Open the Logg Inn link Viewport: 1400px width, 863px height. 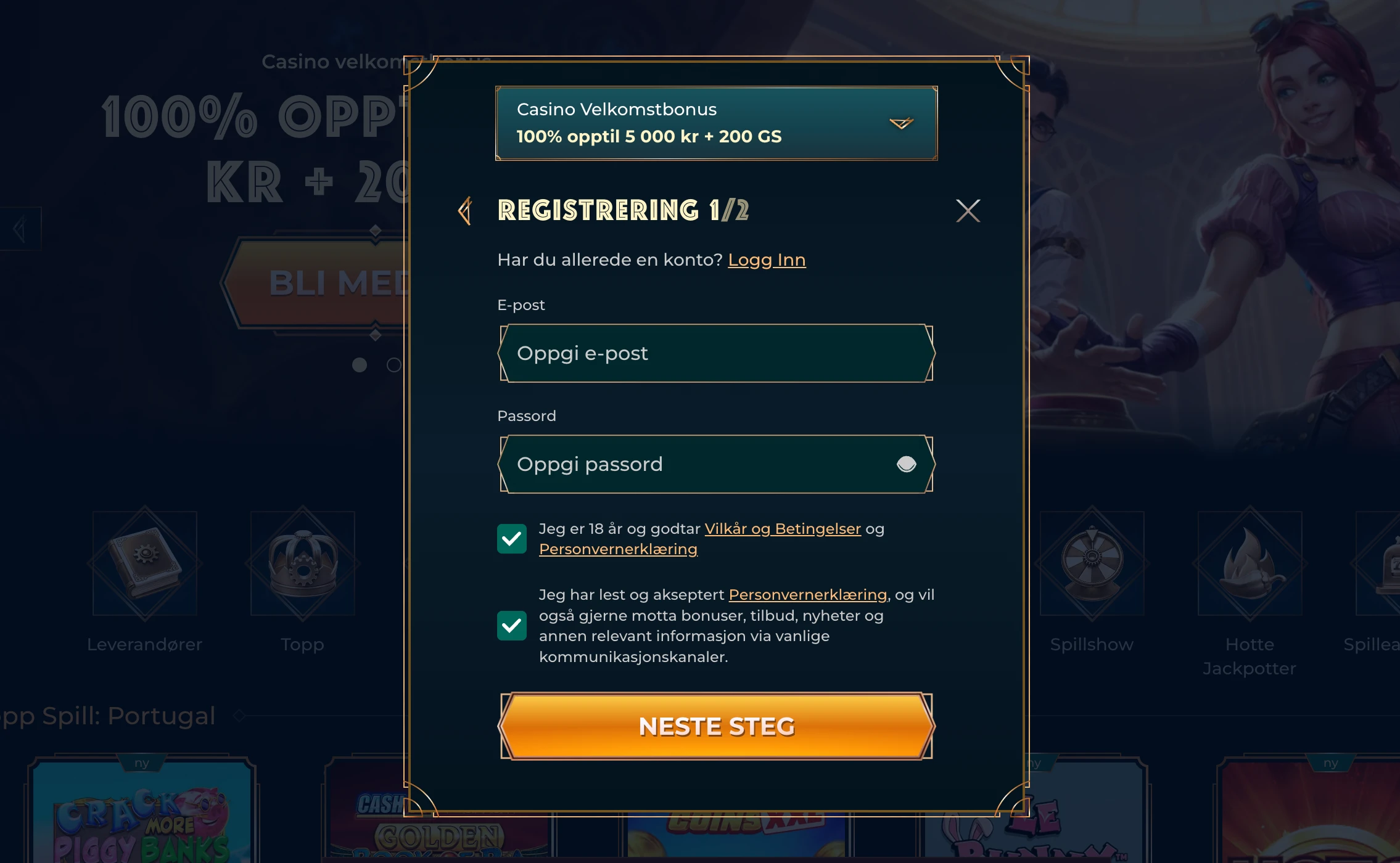tap(767, 260)
